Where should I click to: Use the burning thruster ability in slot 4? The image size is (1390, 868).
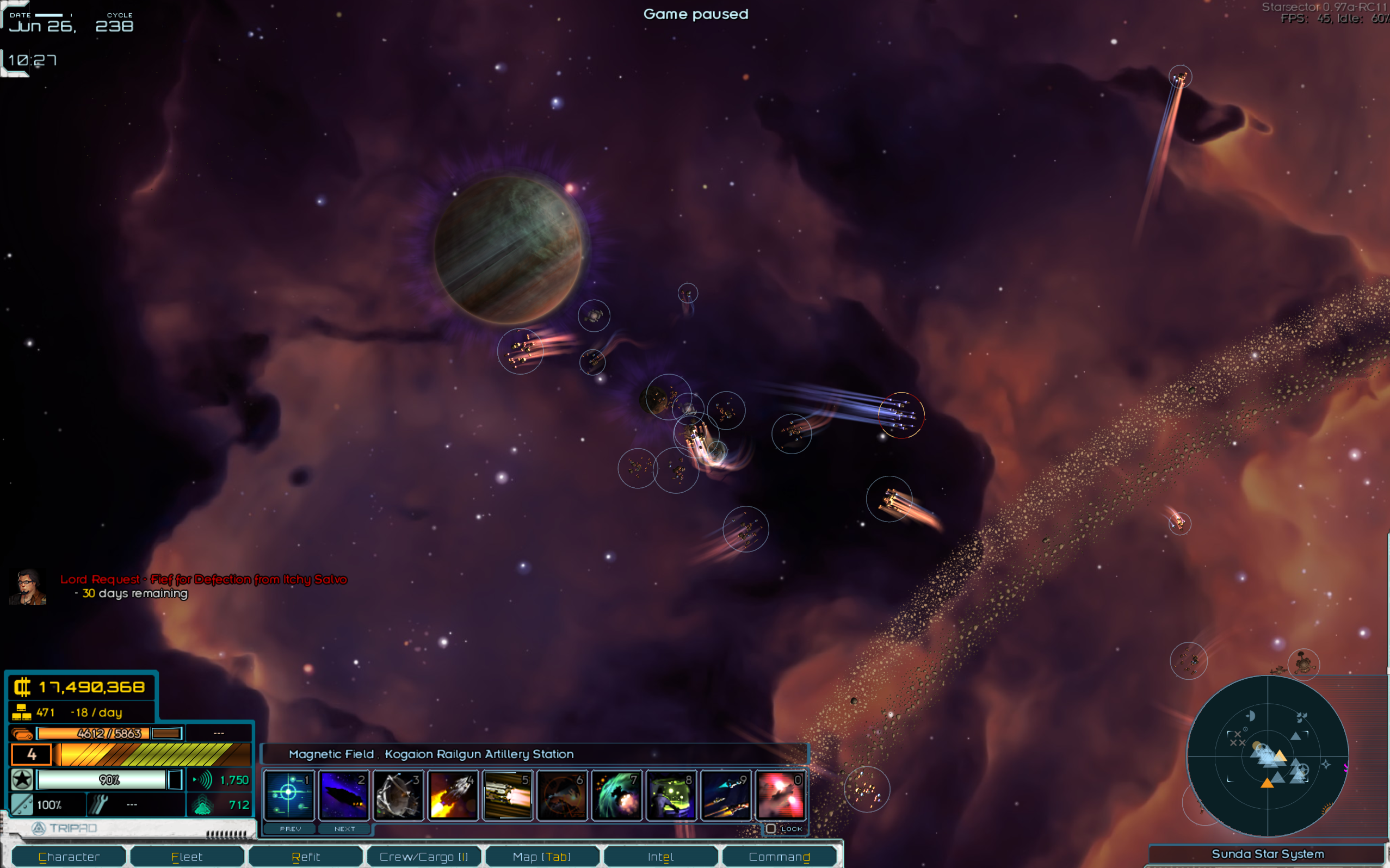pyautogui.click(x=453, y=795)
